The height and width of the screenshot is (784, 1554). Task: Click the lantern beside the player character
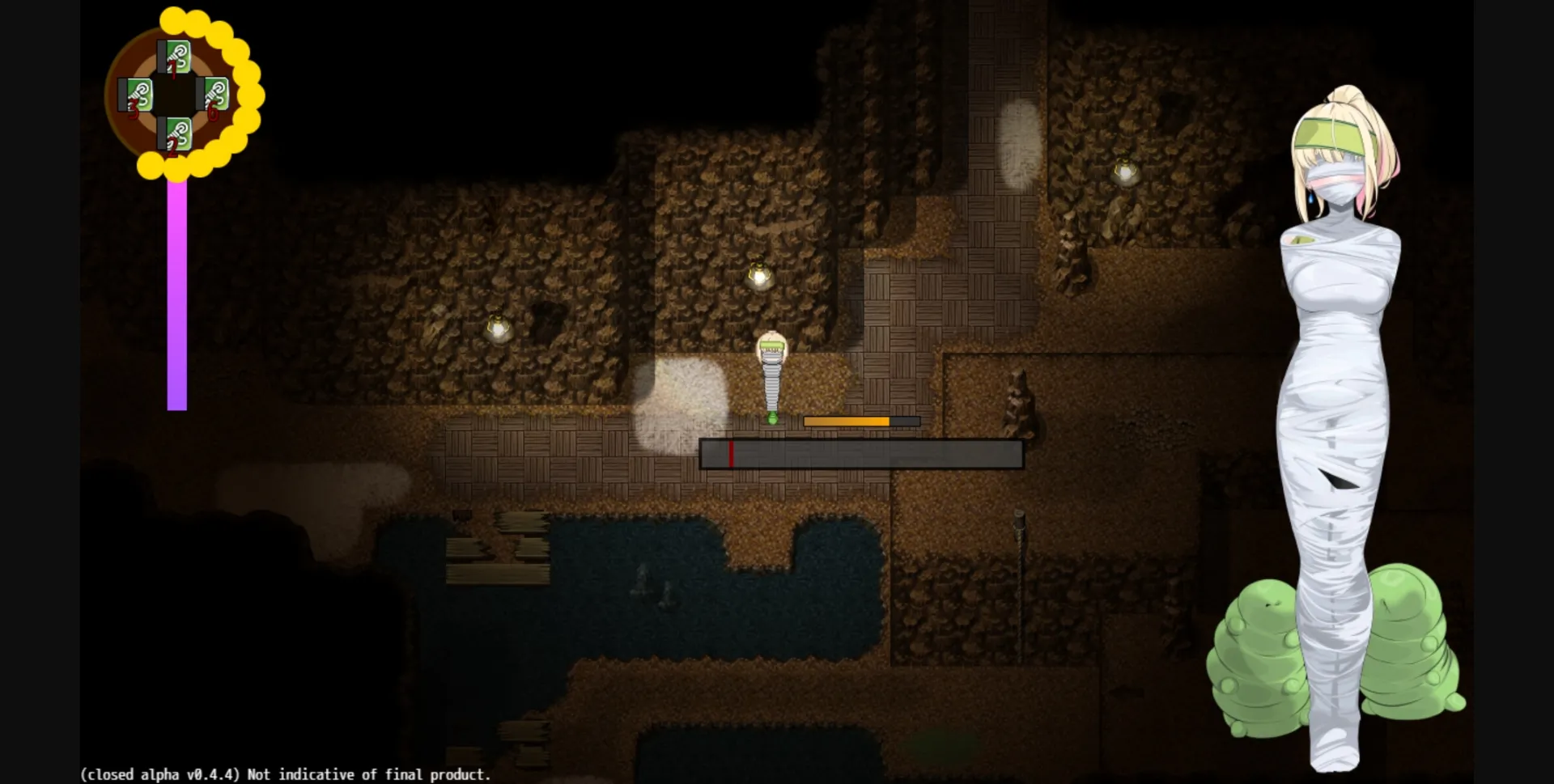click(x=758, y=277)
